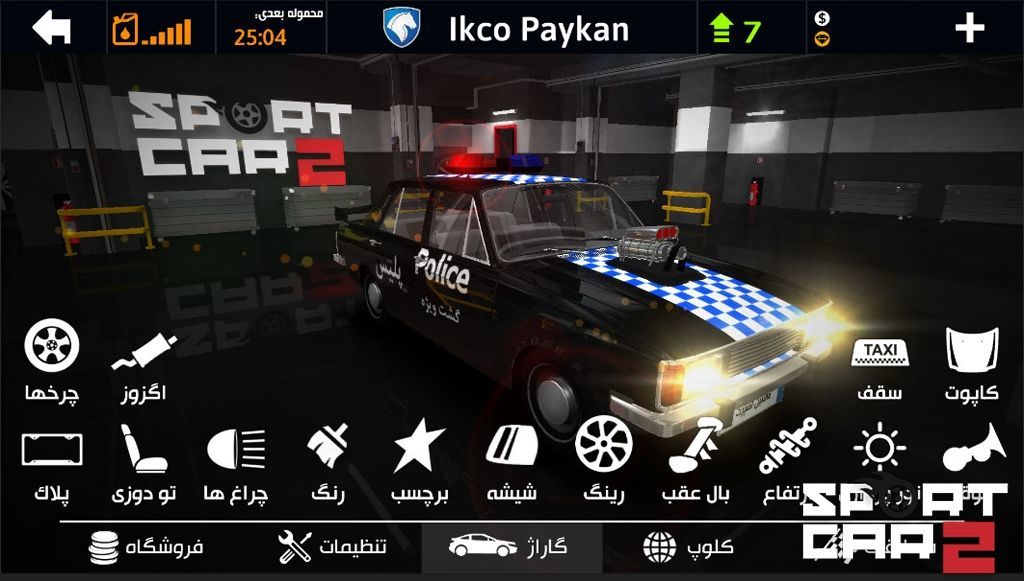Viewport: 1024px width, 581px height.
Task: Switch to the shop (فروشگاه) tab
Action: pyautogui.click(x=146, y=548)
